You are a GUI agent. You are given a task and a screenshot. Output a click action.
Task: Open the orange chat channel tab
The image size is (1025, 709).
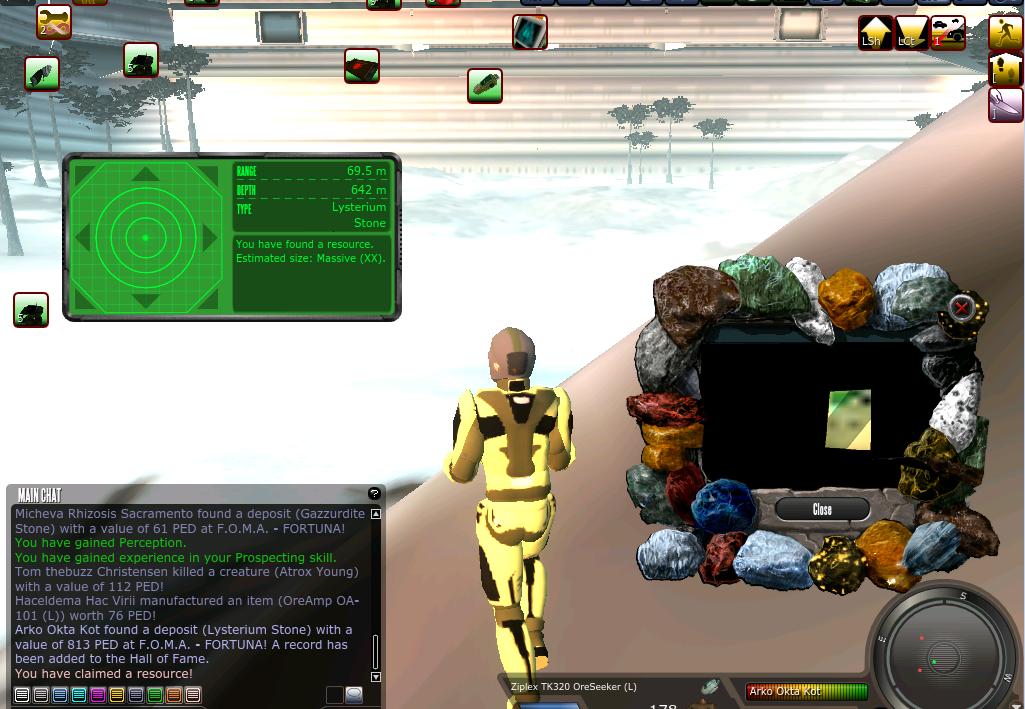tap(174, 695)
